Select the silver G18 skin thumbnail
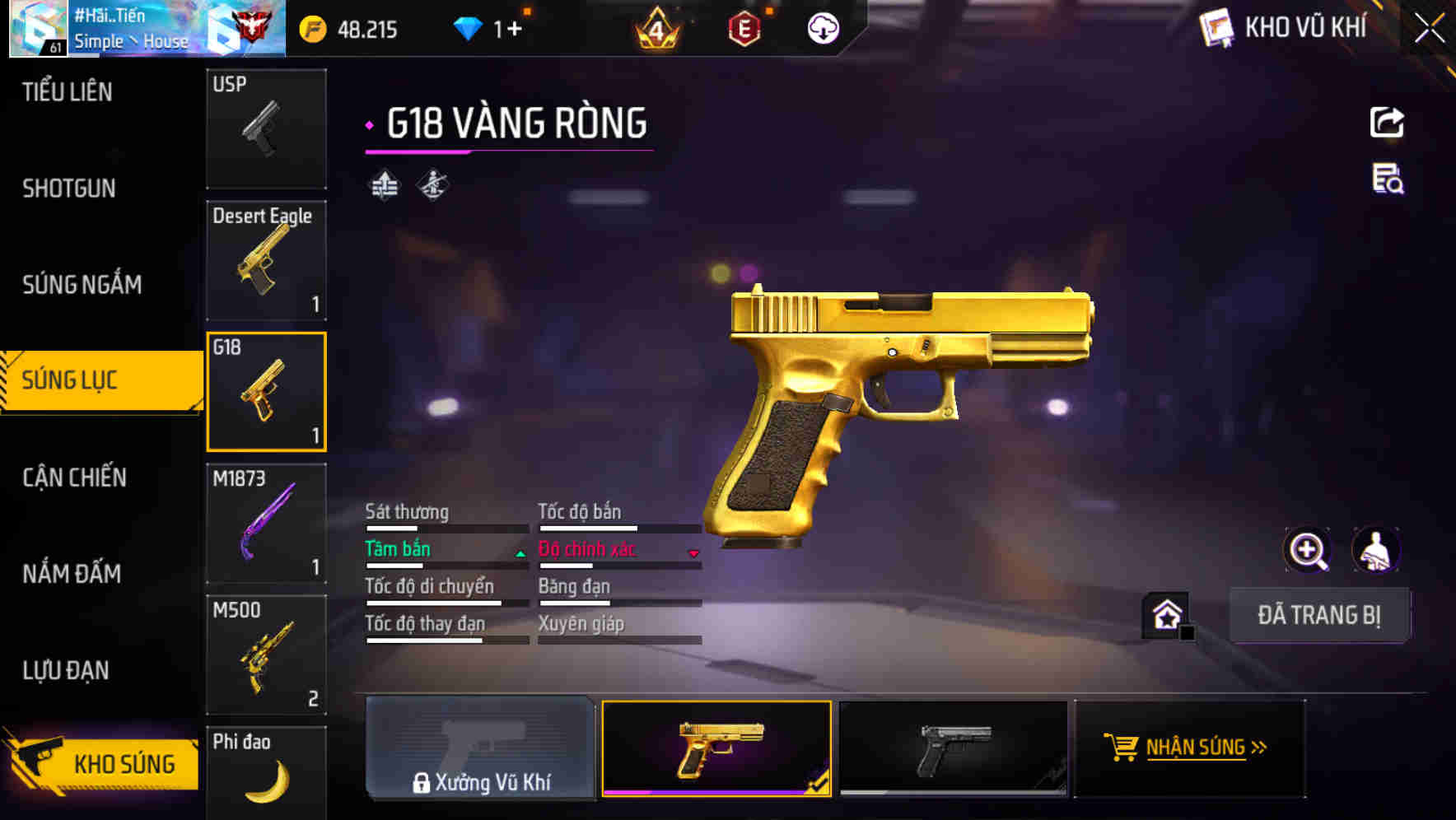The width and height of the screenshot is (1456, 820). click(x=953, y=749)
